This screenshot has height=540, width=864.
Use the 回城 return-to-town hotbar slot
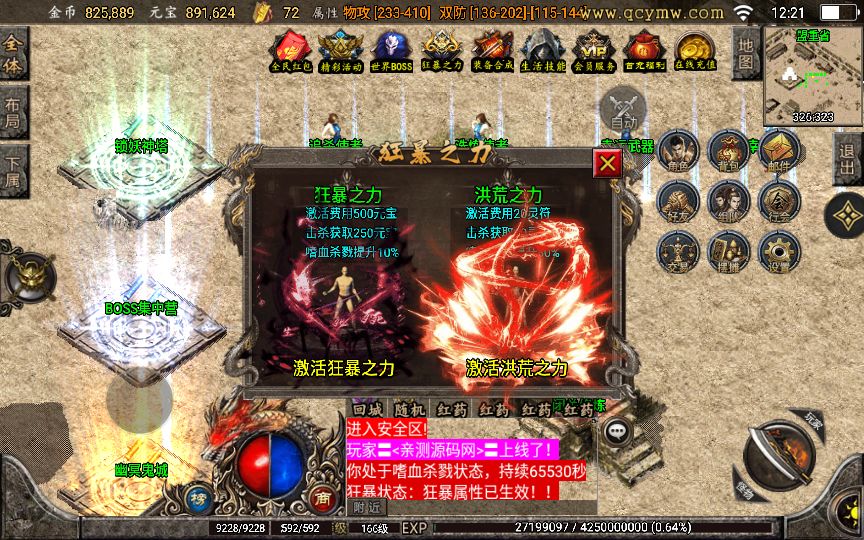pos(367,410)
